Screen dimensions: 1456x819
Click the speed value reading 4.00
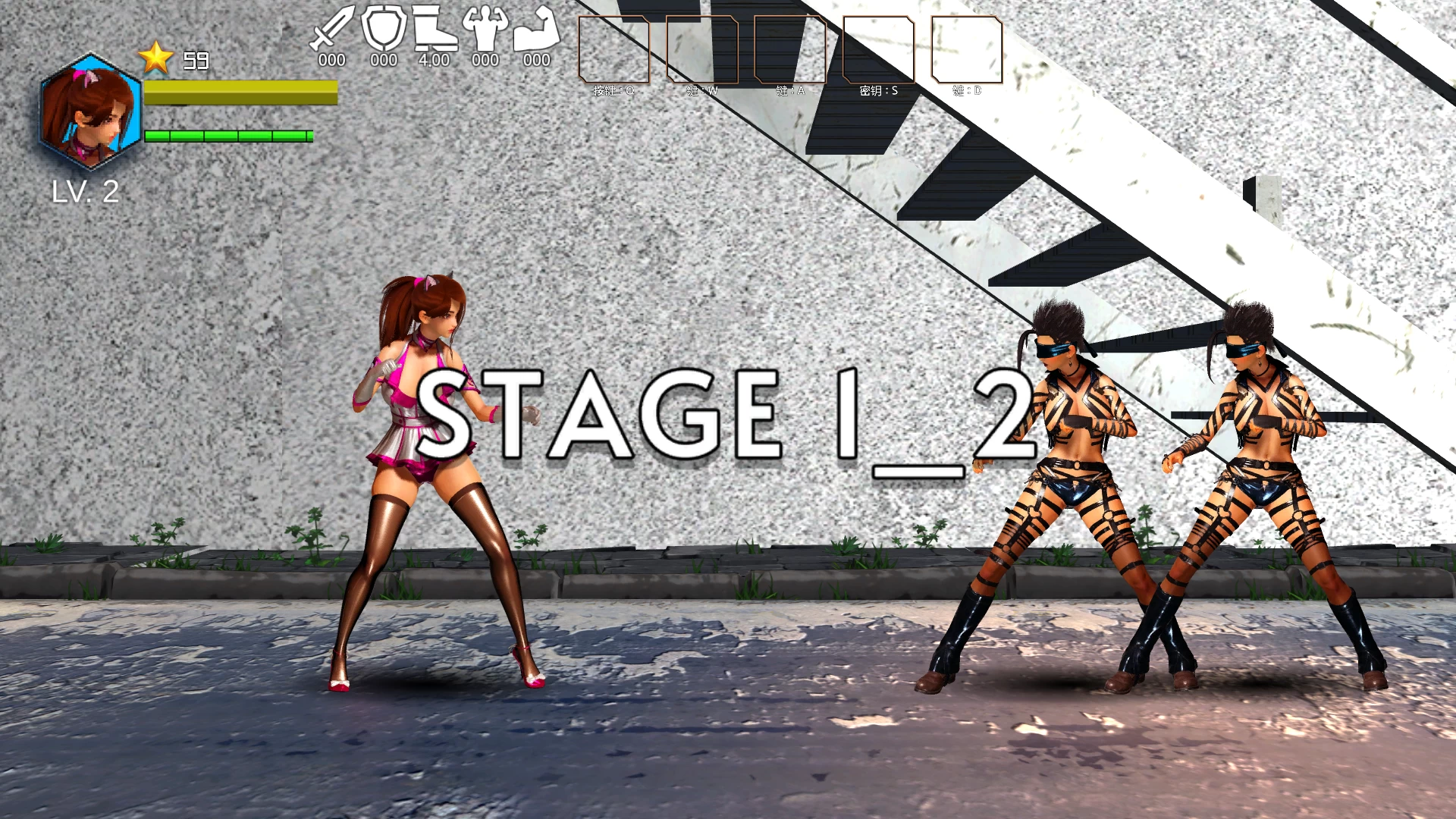pos(434,58)
